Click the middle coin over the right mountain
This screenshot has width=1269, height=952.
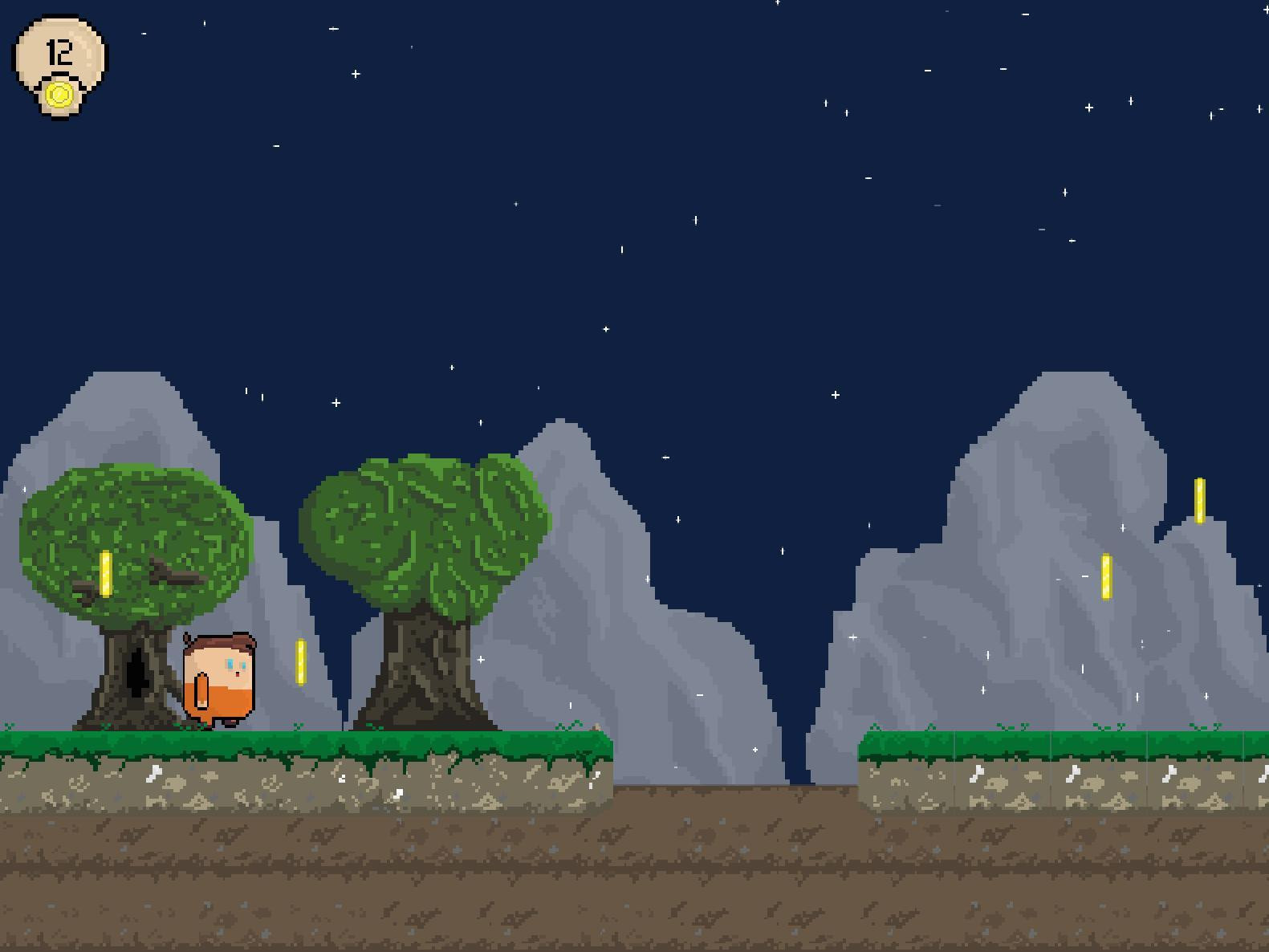coord(1106,578)
